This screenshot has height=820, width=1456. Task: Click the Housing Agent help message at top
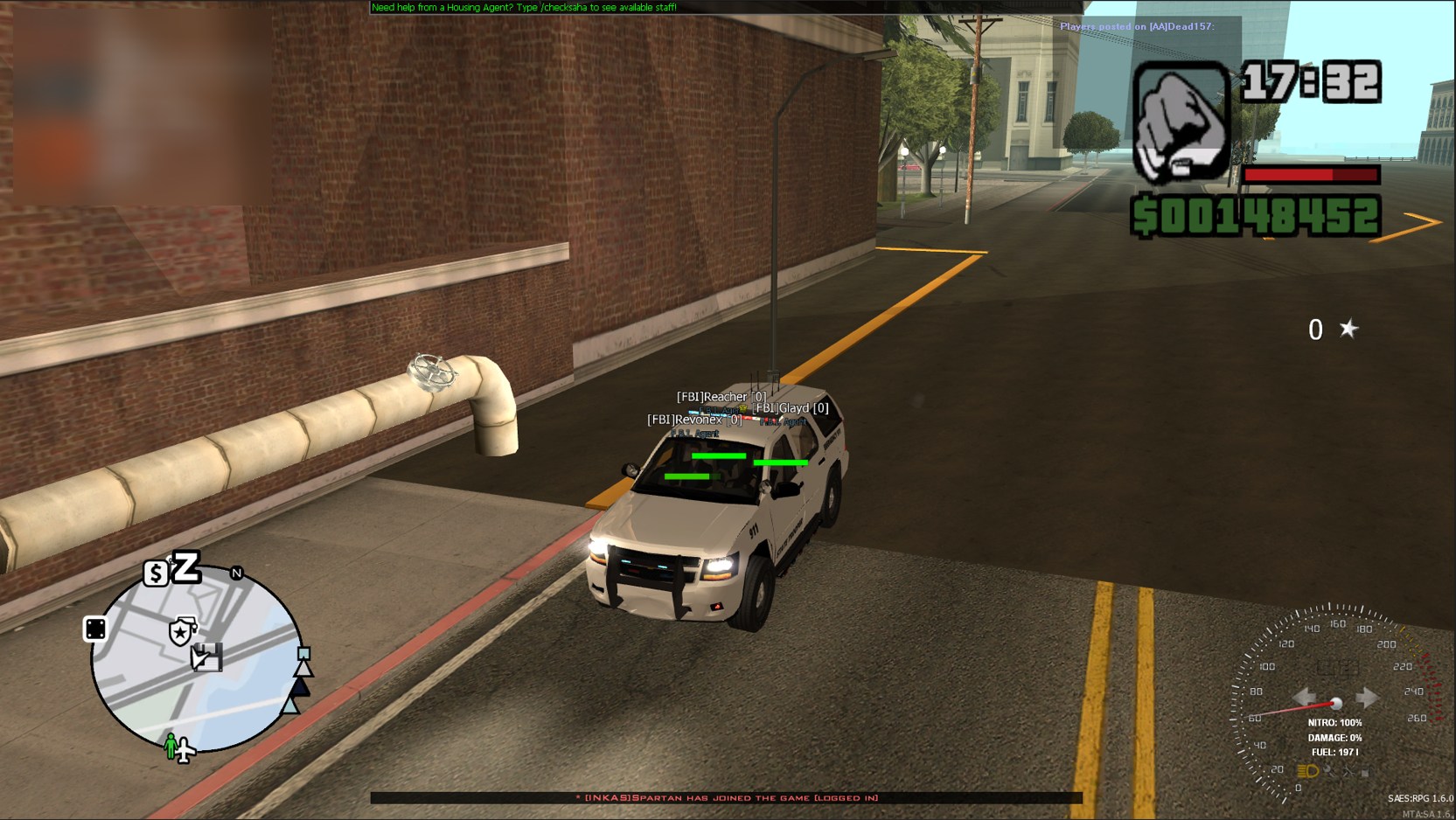coord(524,7)
